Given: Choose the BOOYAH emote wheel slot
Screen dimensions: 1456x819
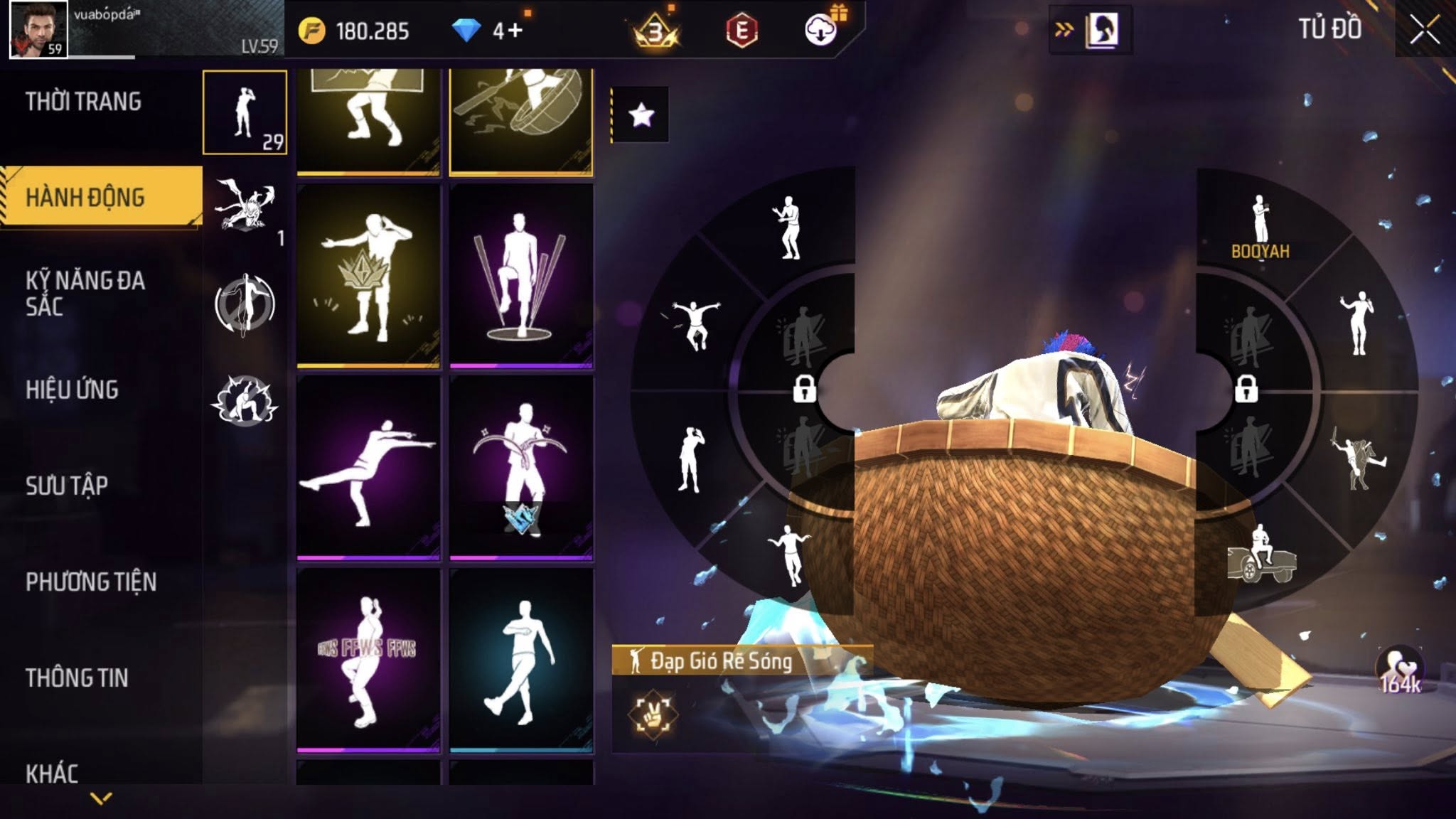Looking at the screenshot, I should click(x=1260, y=227).
